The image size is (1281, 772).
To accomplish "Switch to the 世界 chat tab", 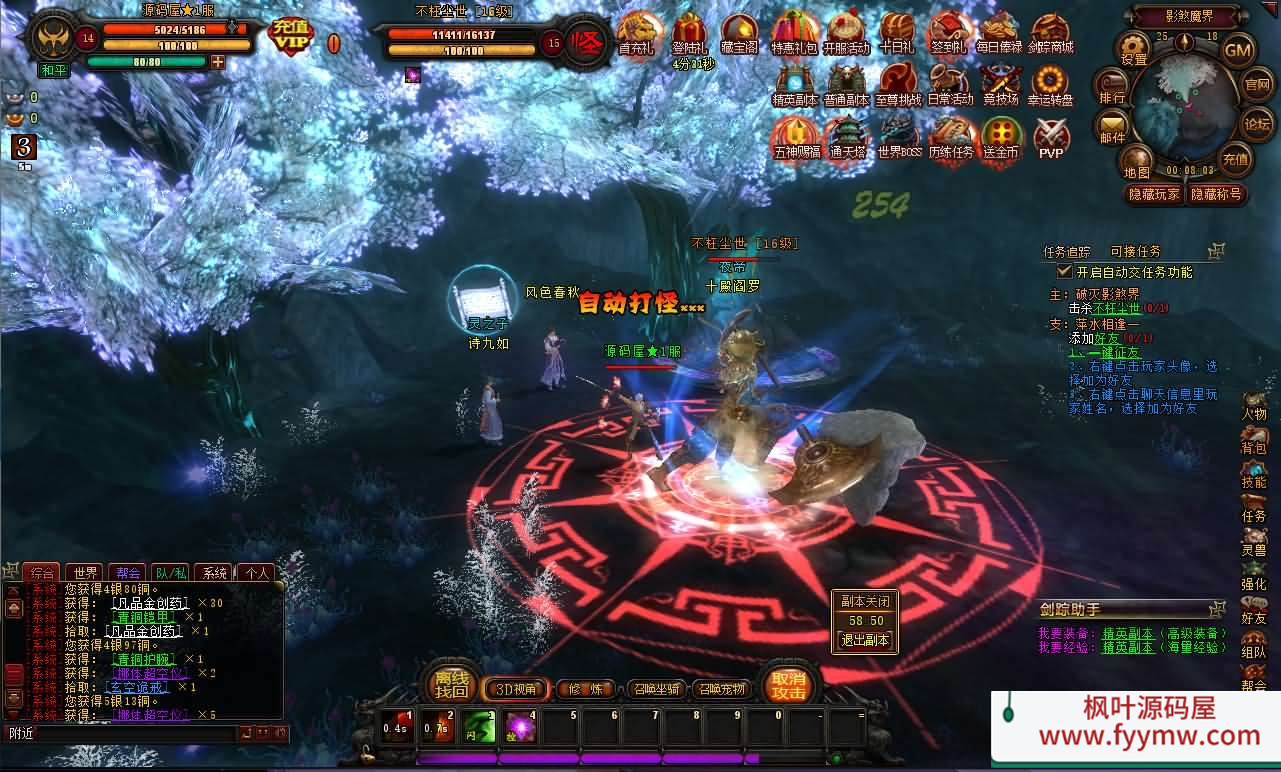I will (x=86, y=573).
